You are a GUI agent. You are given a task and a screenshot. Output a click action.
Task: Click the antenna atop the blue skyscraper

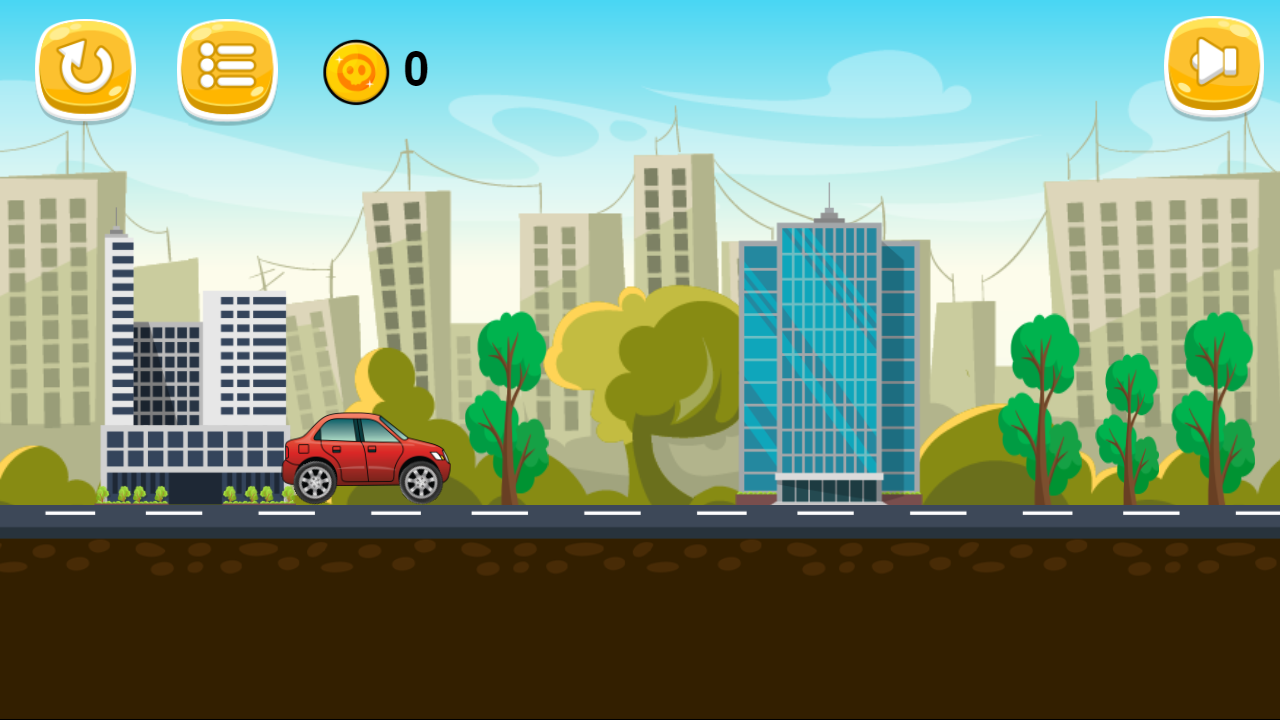click(x=828, y=193)
